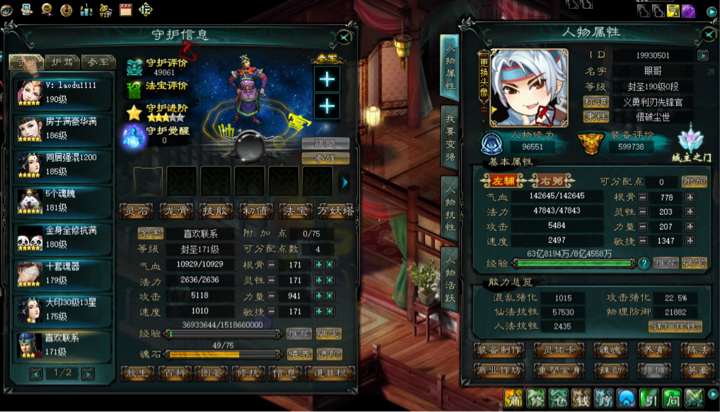
Task: Click the 放生 release guardian button
Action: (x=136, y=372)
